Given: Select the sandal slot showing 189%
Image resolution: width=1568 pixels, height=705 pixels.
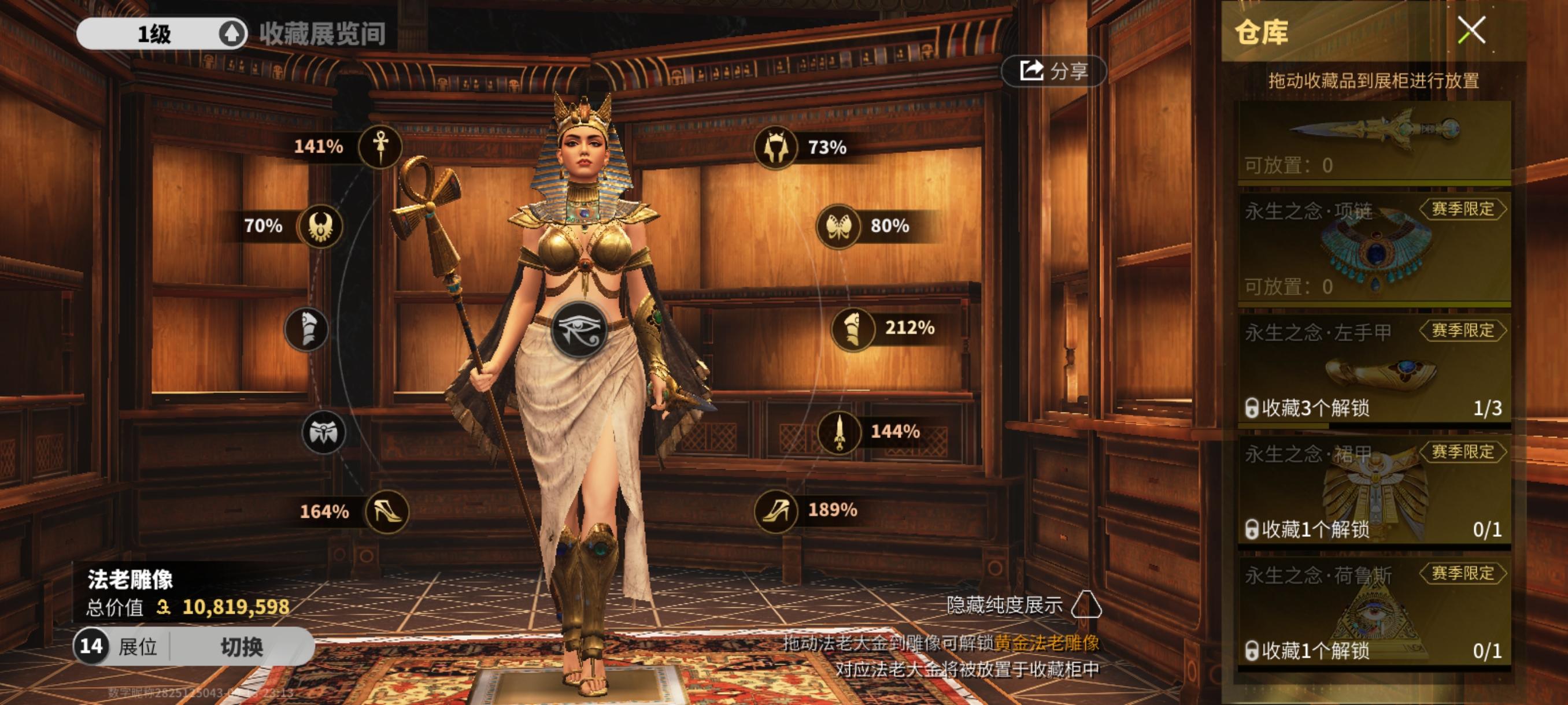Looking at the screenshot, I should pyautogui.click(x=775, y=511).
